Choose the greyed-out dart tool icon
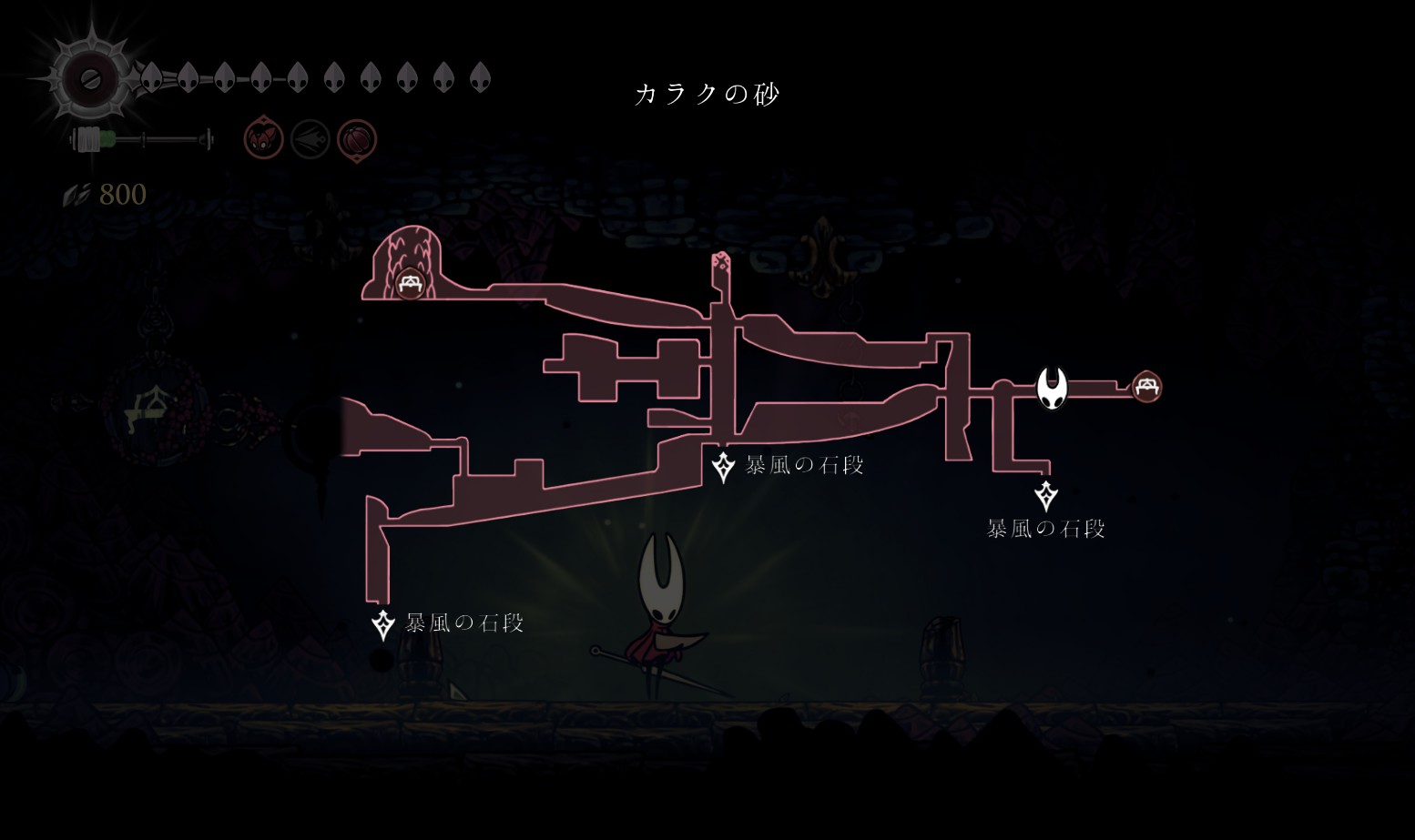 coord(310,140)
